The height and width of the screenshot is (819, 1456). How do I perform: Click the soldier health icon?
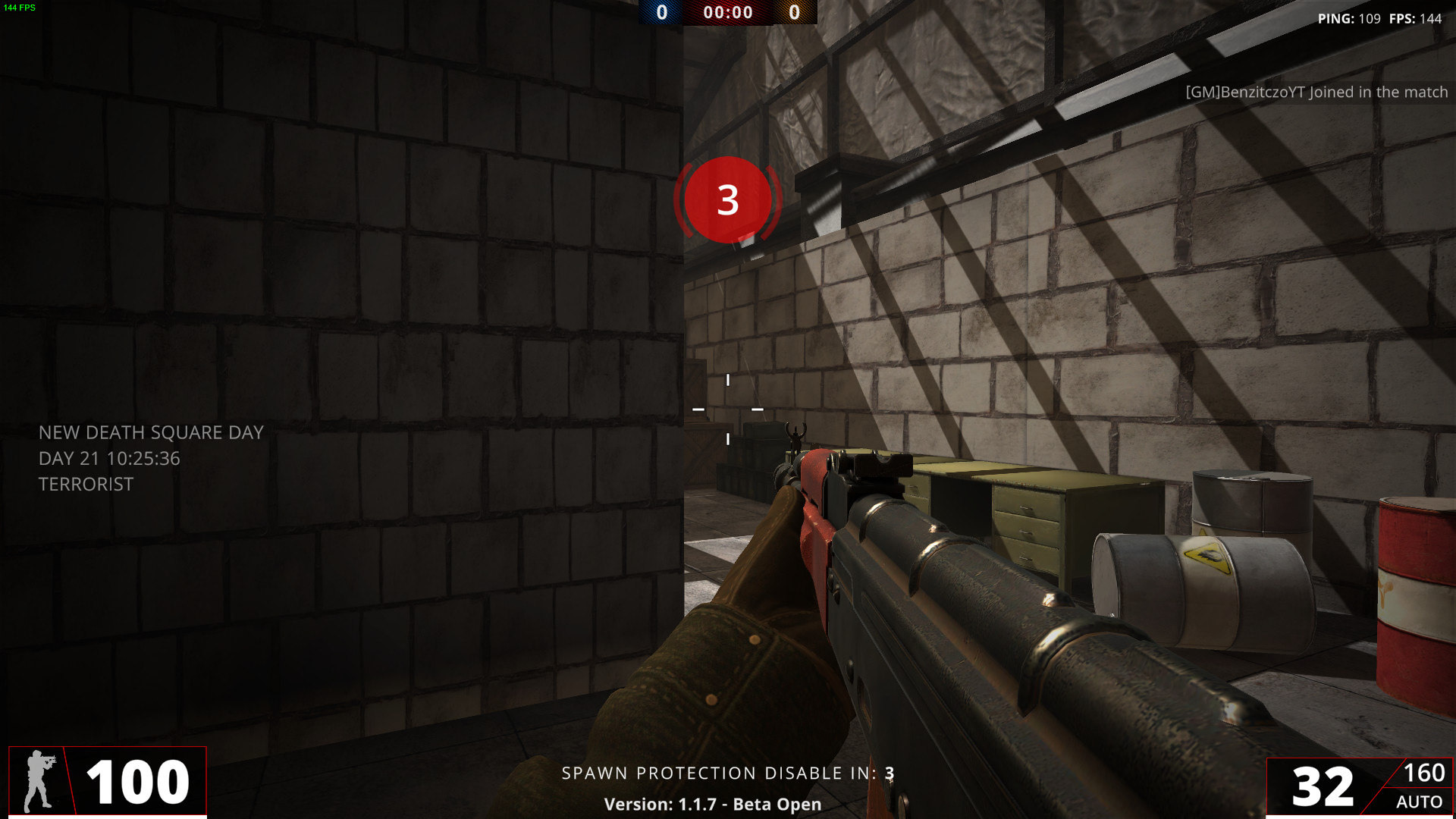[39, 780]
